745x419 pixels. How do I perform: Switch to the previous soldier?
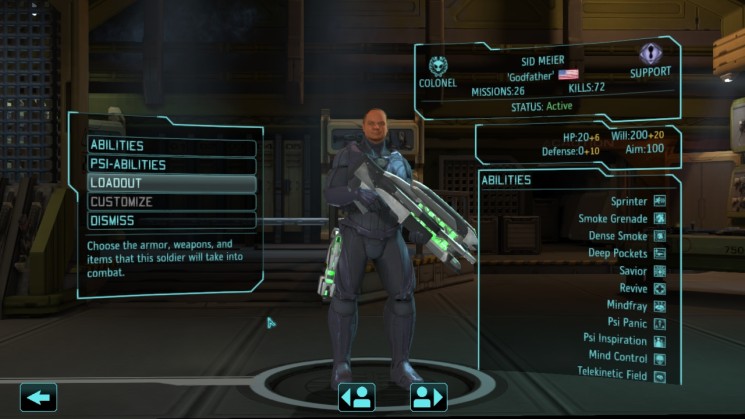356,397
